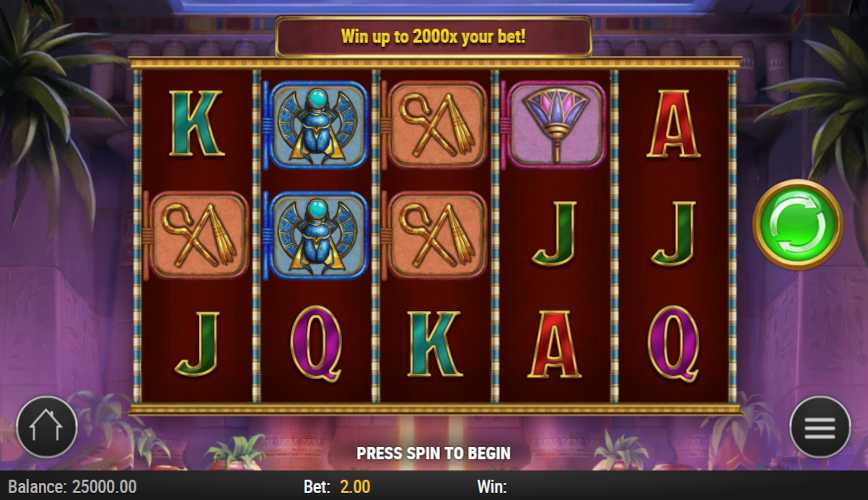Spin the reels with the green button
This screenshot has height=500, width=868.
pyautogui.click(x=797, y=224)
